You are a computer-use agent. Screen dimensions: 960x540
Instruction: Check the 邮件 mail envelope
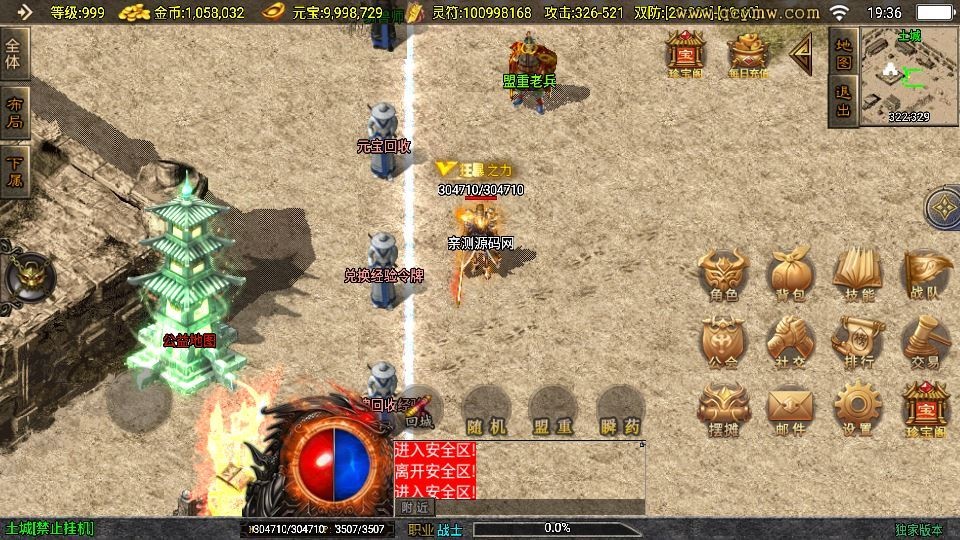(x=790, y=408)
